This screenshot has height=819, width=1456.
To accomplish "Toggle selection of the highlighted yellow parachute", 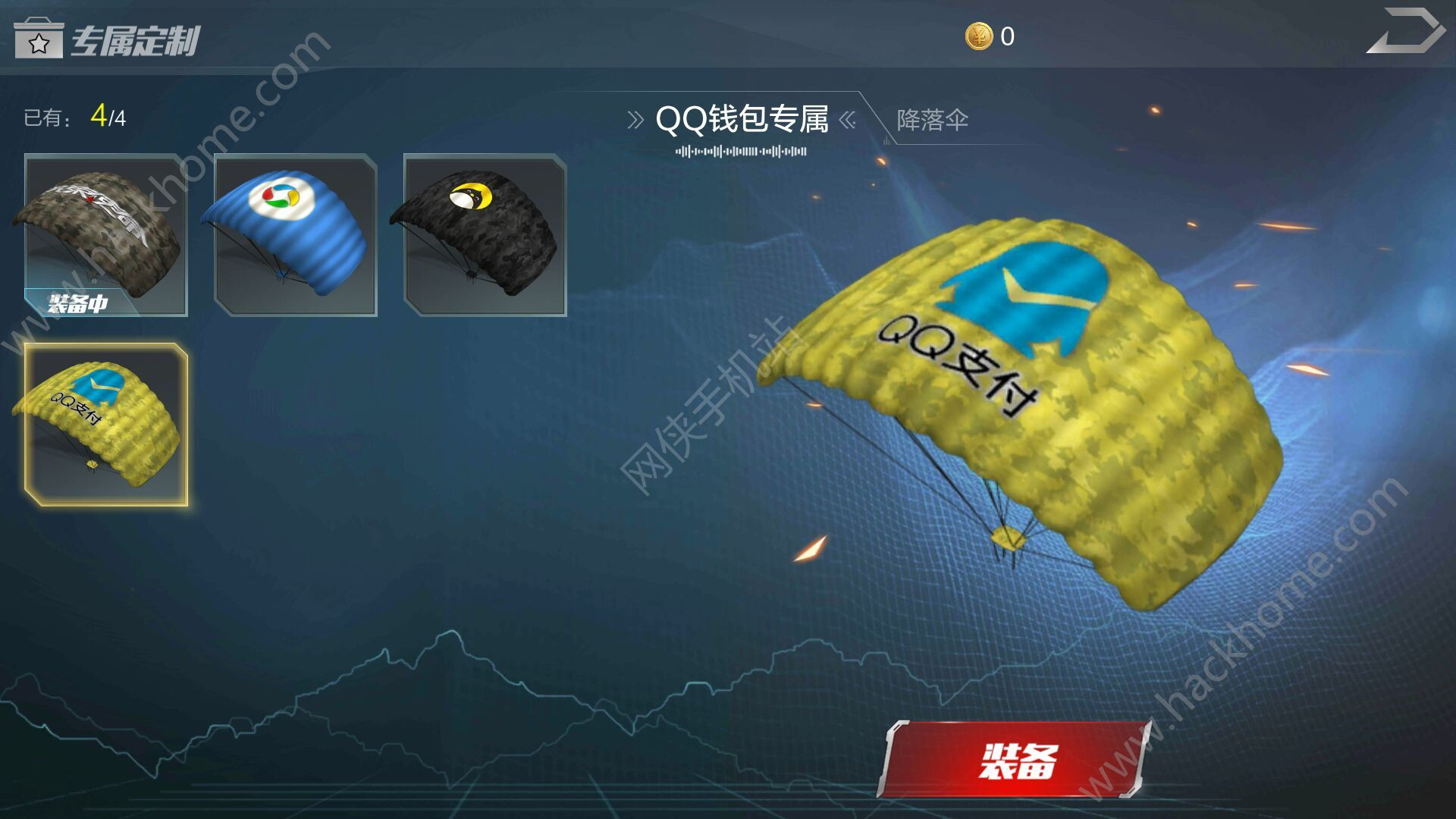I will coord(103,425).
